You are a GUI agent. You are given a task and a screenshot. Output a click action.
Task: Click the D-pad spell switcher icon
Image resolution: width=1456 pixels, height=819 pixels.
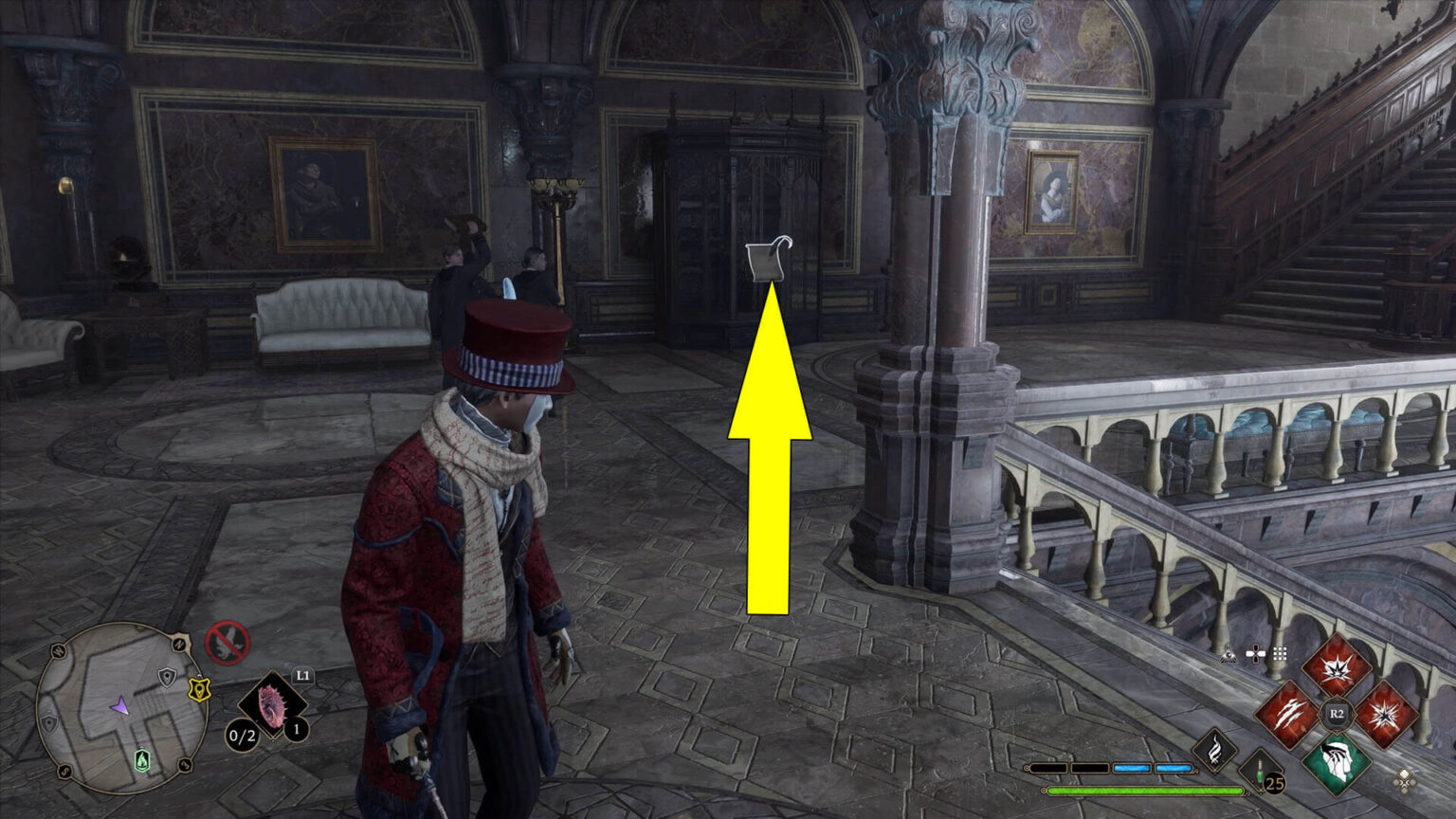[x=1255, y=653]
